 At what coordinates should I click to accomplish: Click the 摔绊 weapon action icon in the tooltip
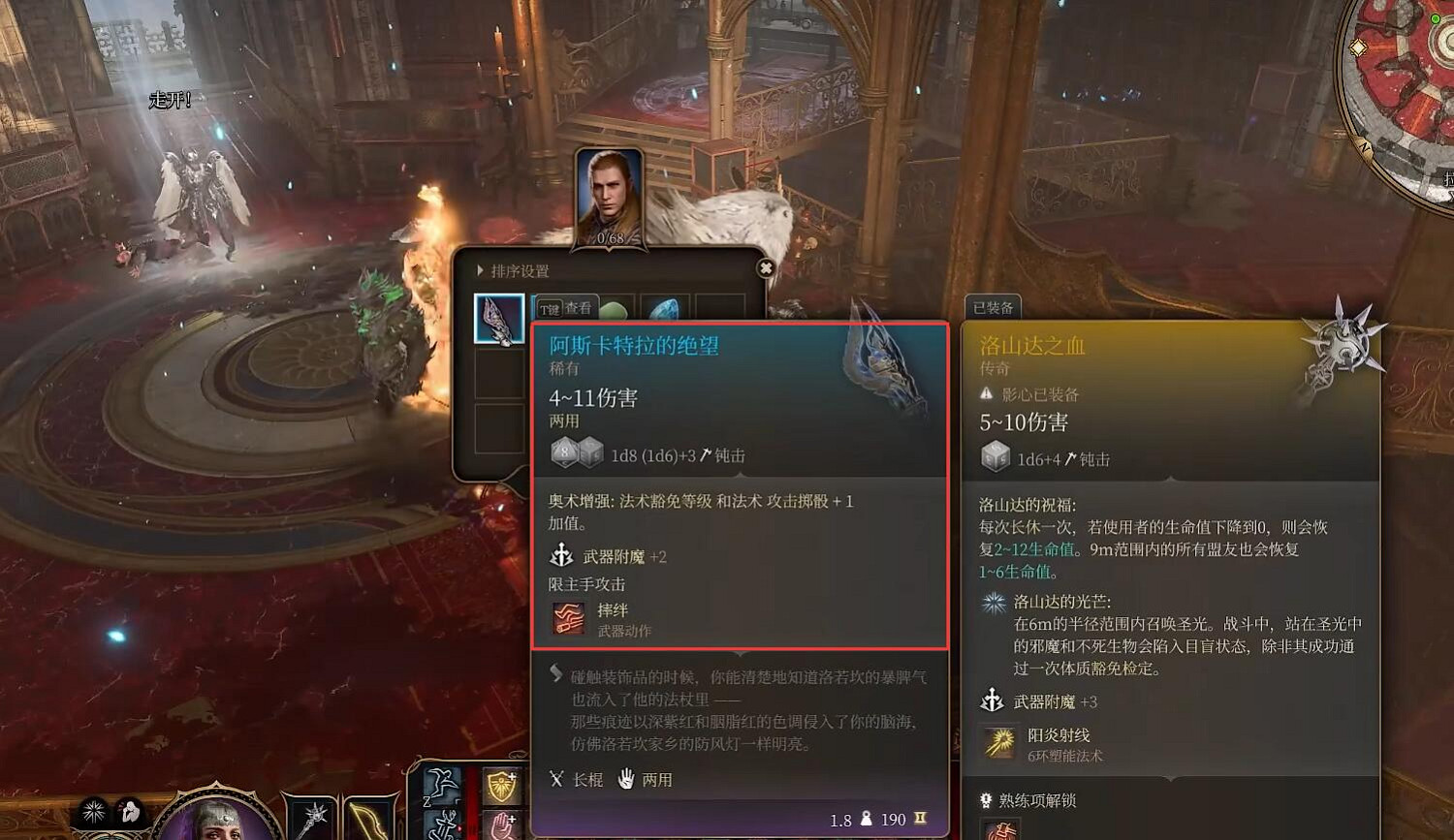[x=568, y=618]
